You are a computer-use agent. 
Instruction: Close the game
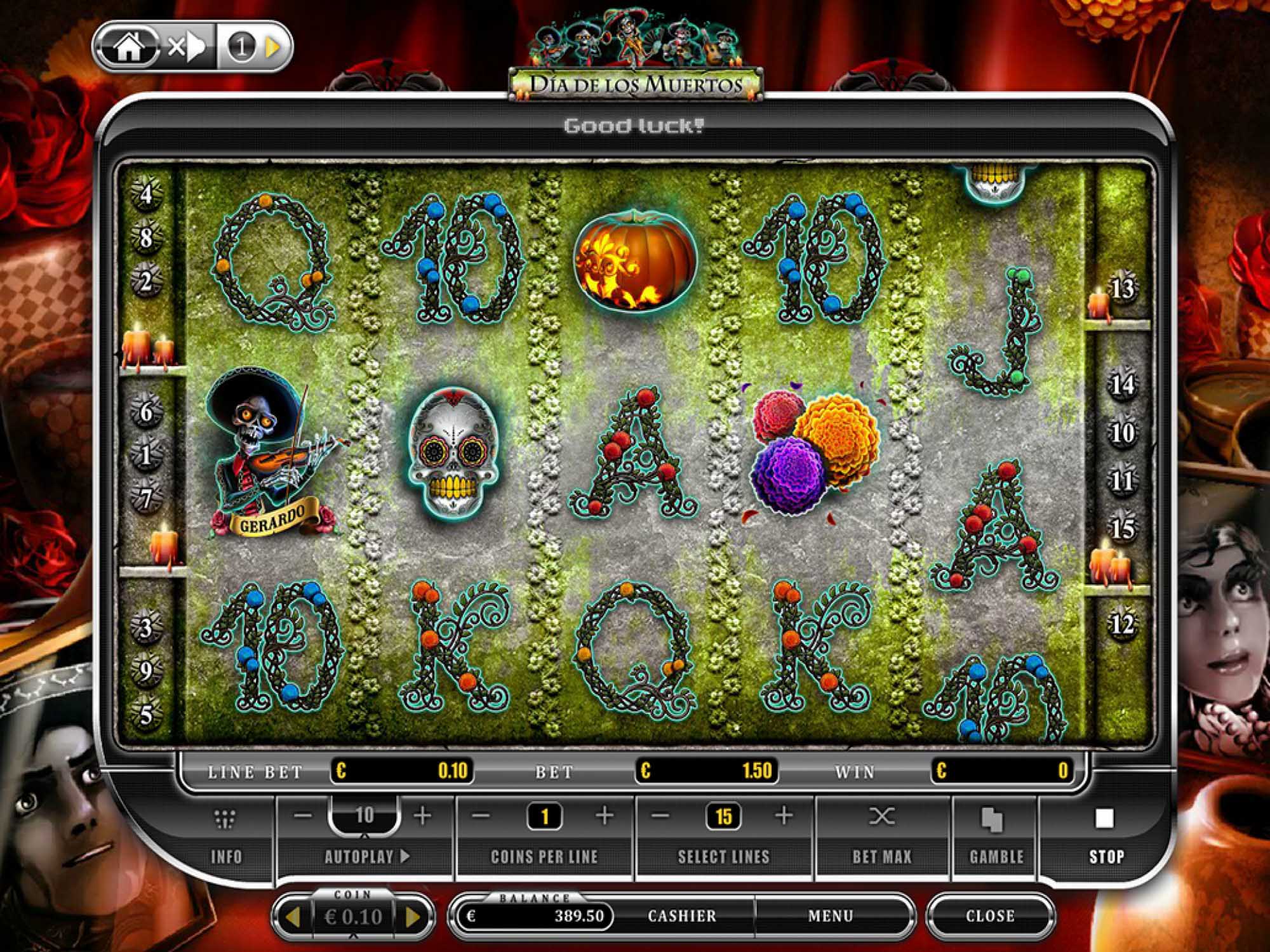click(x=990, y=916)
